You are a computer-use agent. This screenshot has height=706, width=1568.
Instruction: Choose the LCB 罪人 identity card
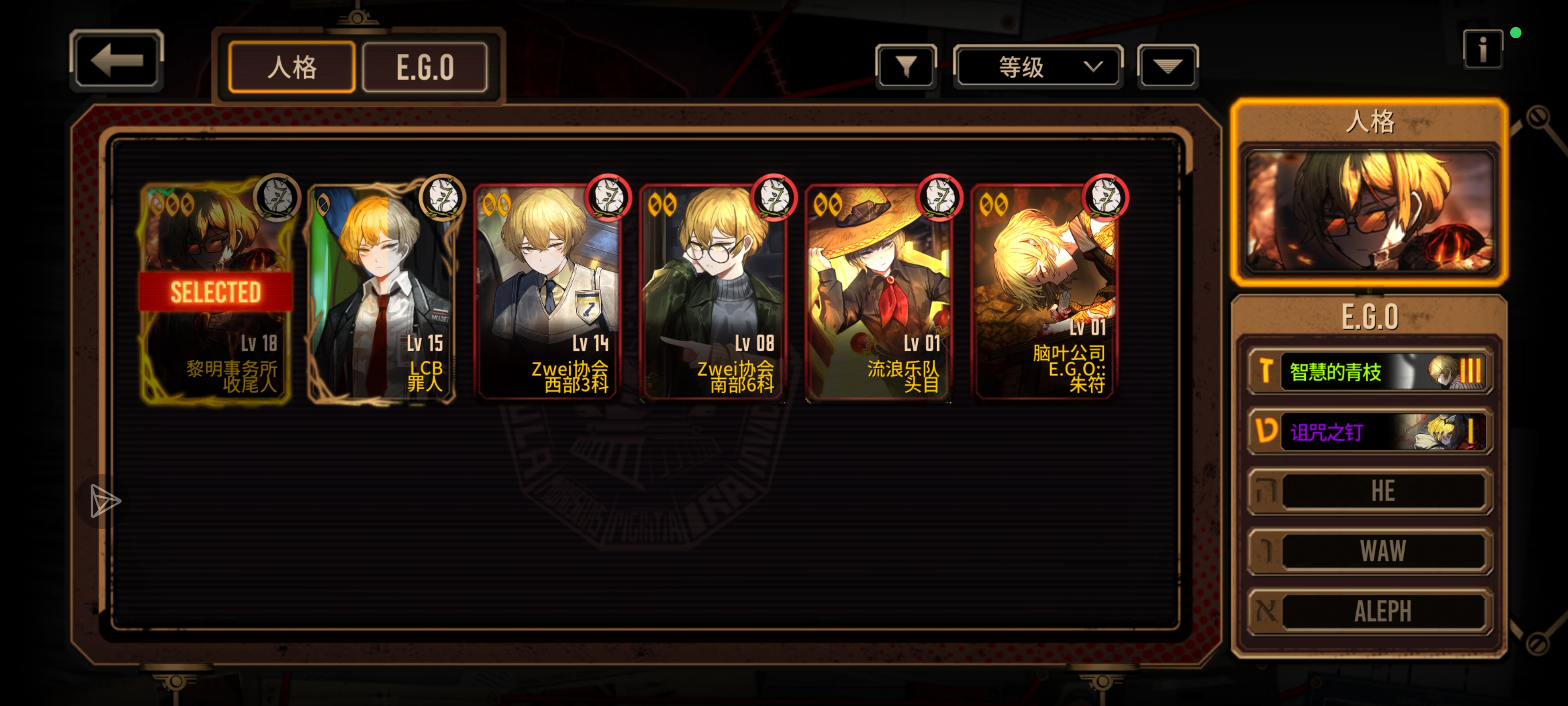pos(382,292)
